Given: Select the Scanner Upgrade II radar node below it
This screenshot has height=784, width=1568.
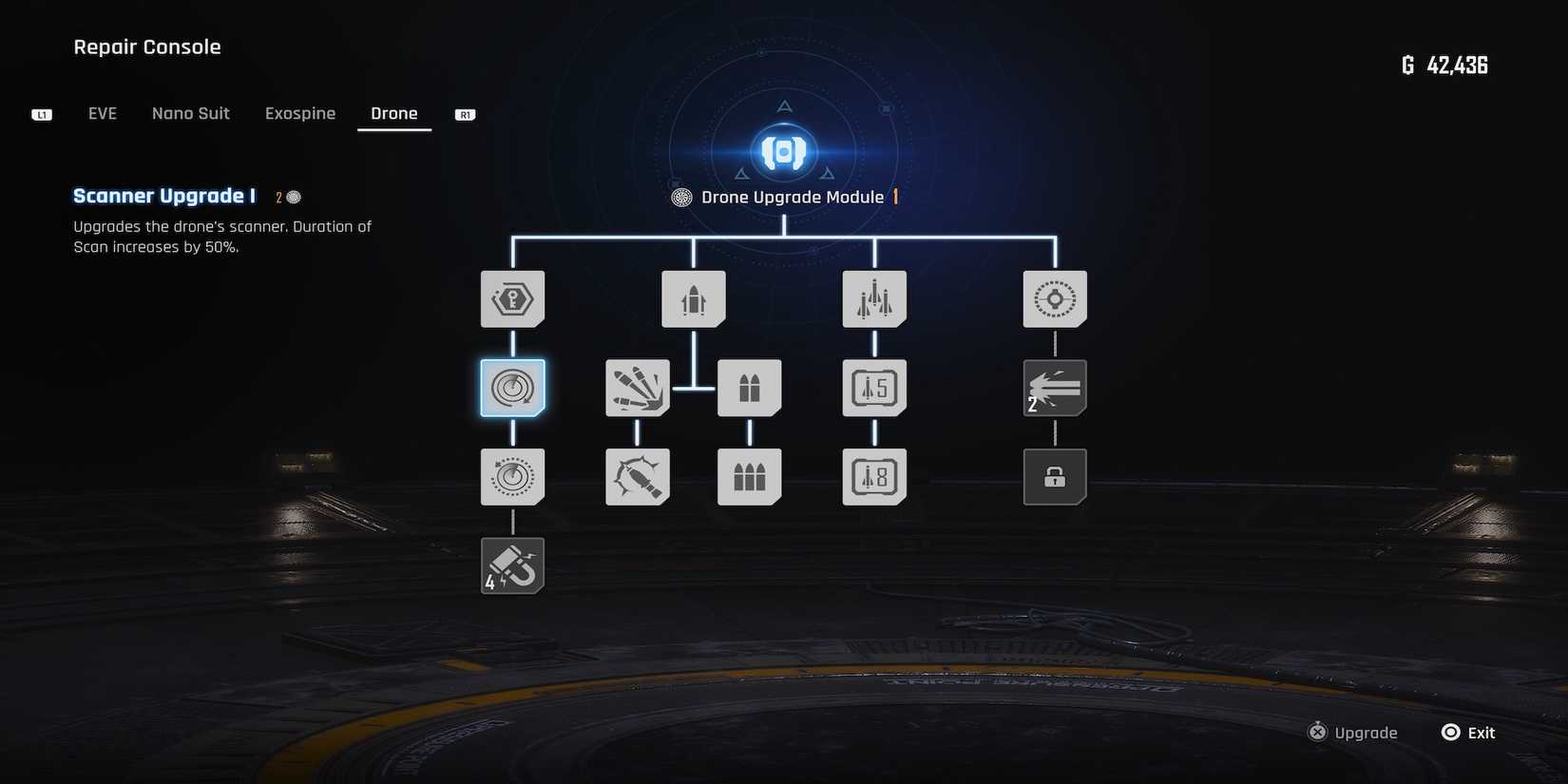Looking at the screenshot, I should 512,476.
